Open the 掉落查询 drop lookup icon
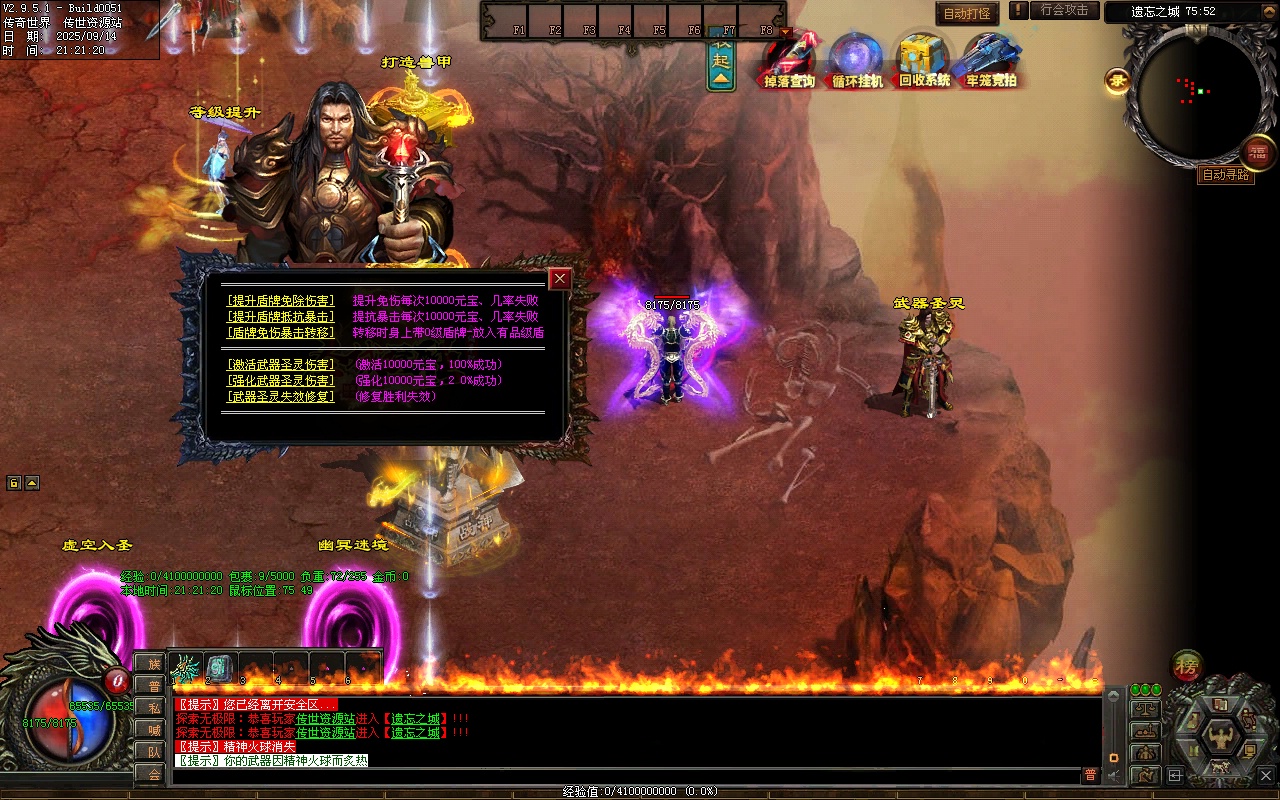This screenshot has width=1280, height=800. coord(790,60)
